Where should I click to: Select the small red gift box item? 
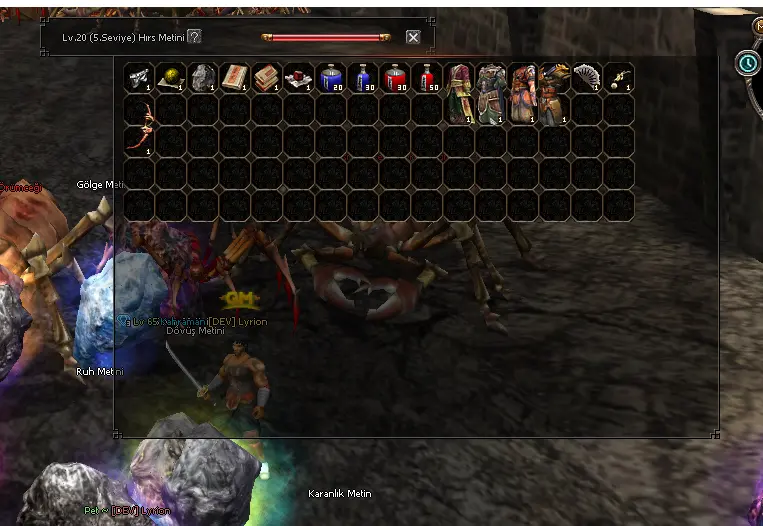point(299,77)
